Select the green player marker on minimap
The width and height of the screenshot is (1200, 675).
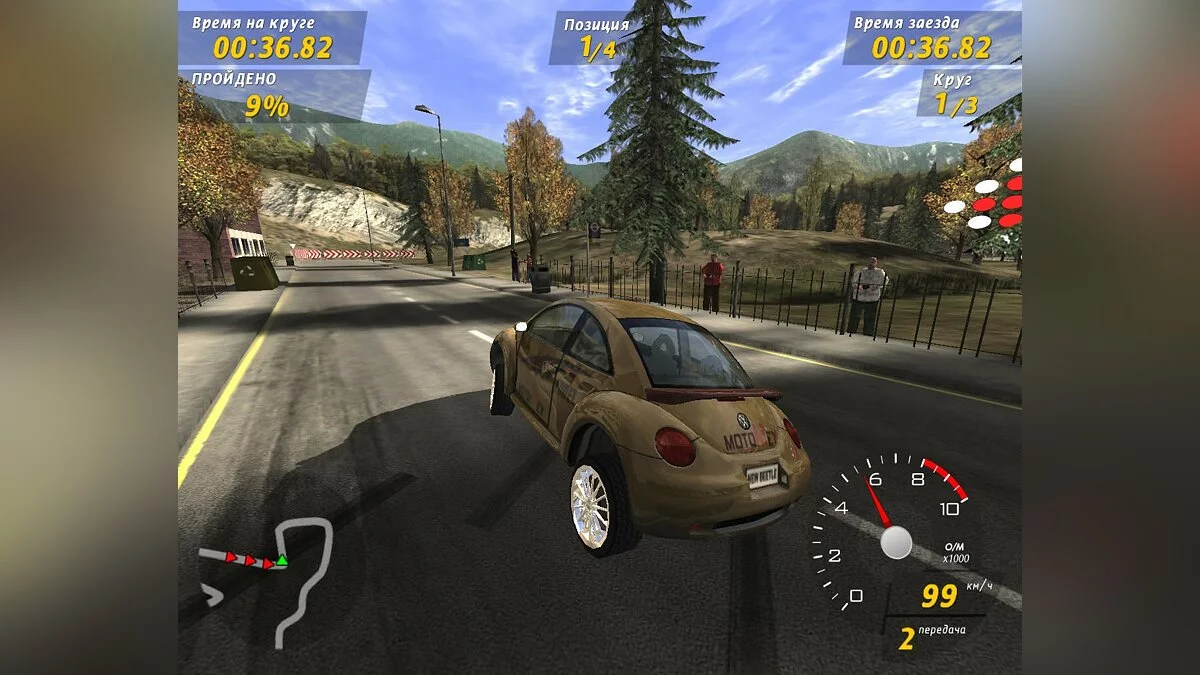pyautogui.click(x=282, y=560)
